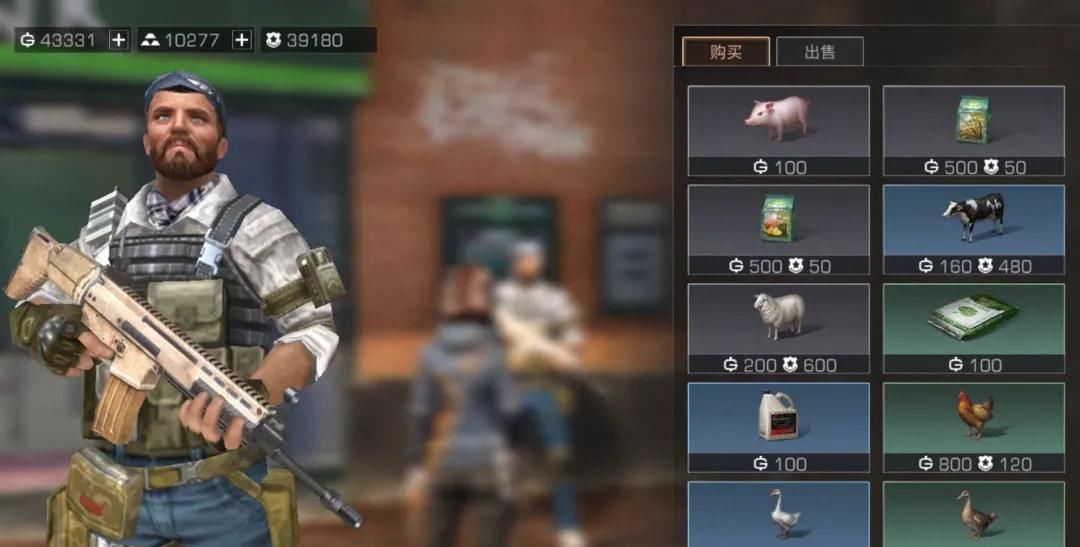
Task: Choose the white jug item
Action: (x=778, y=427)
